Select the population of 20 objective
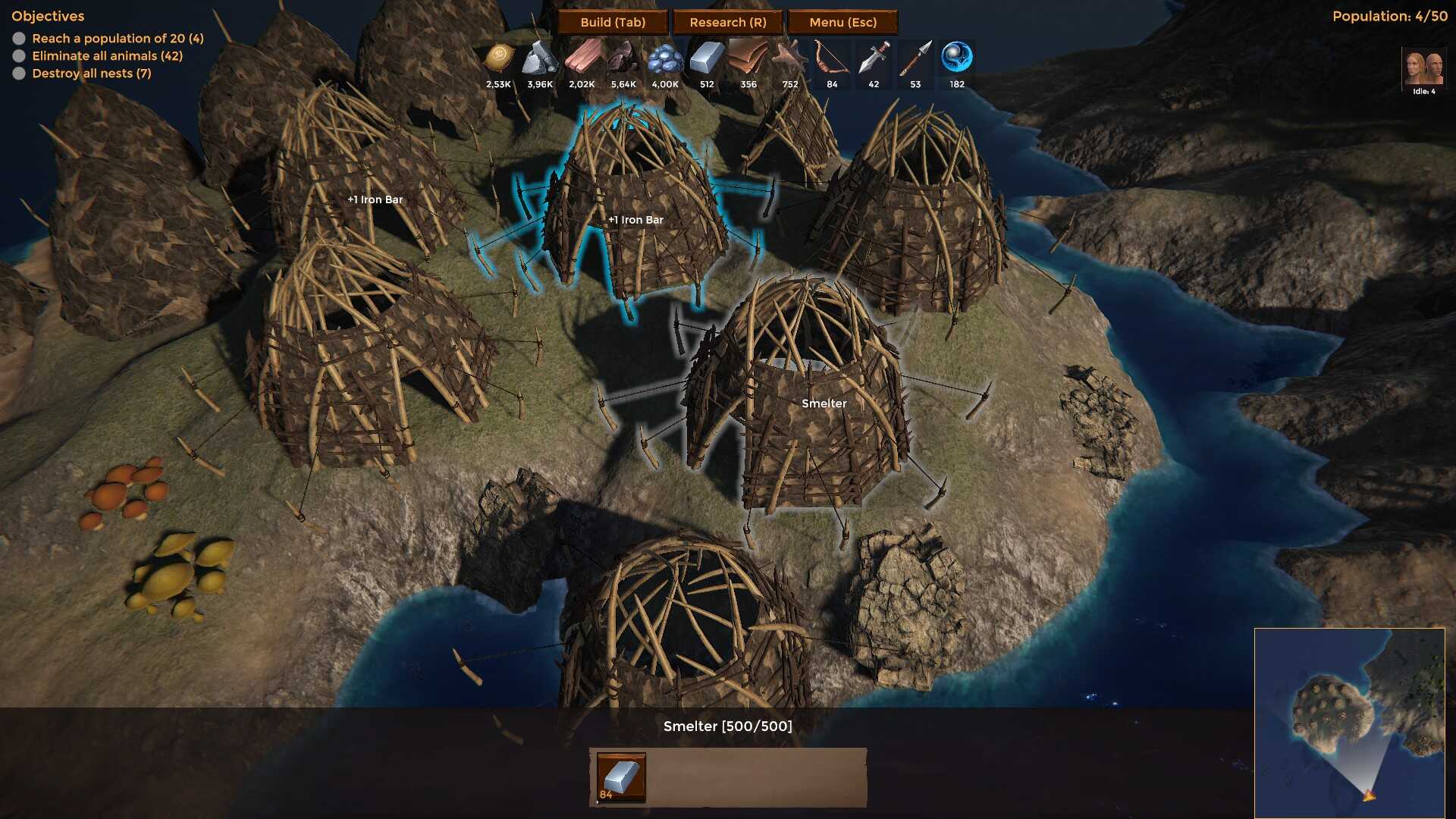This screenshot has height=819, width=1456. click(118, 38)
